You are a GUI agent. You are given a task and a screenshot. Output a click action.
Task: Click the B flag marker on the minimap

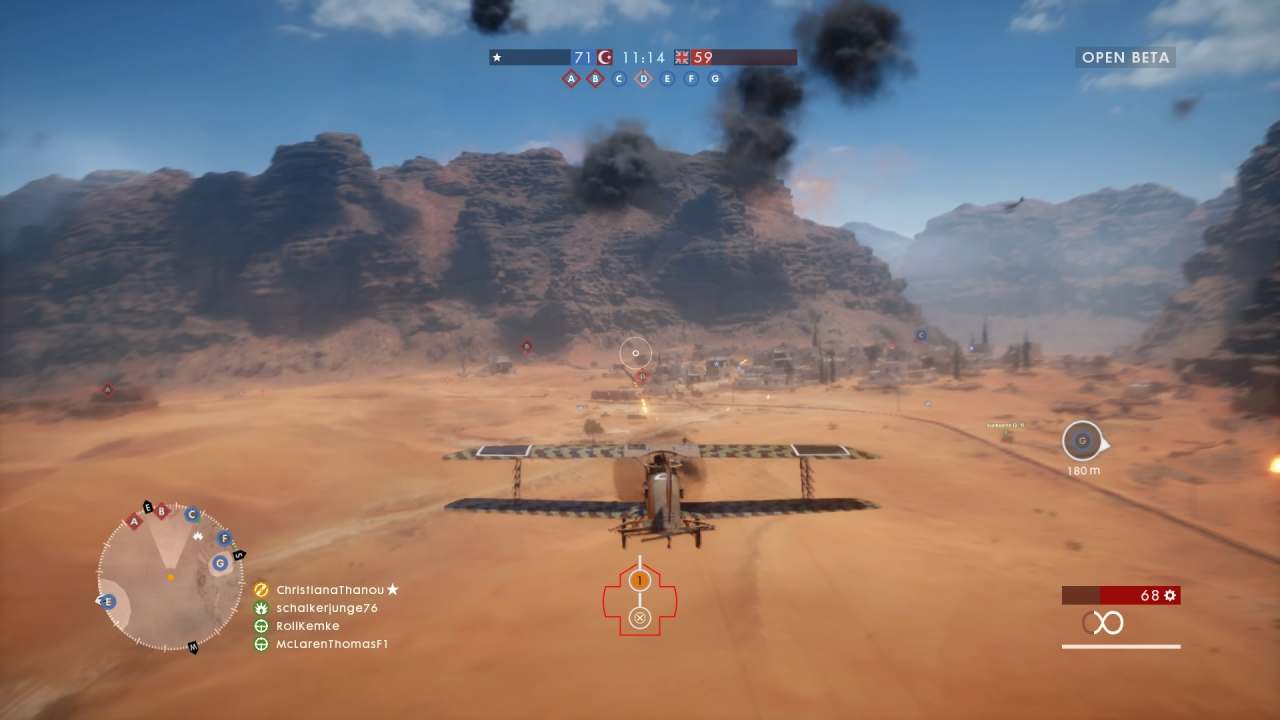click(x=161, y=511)
